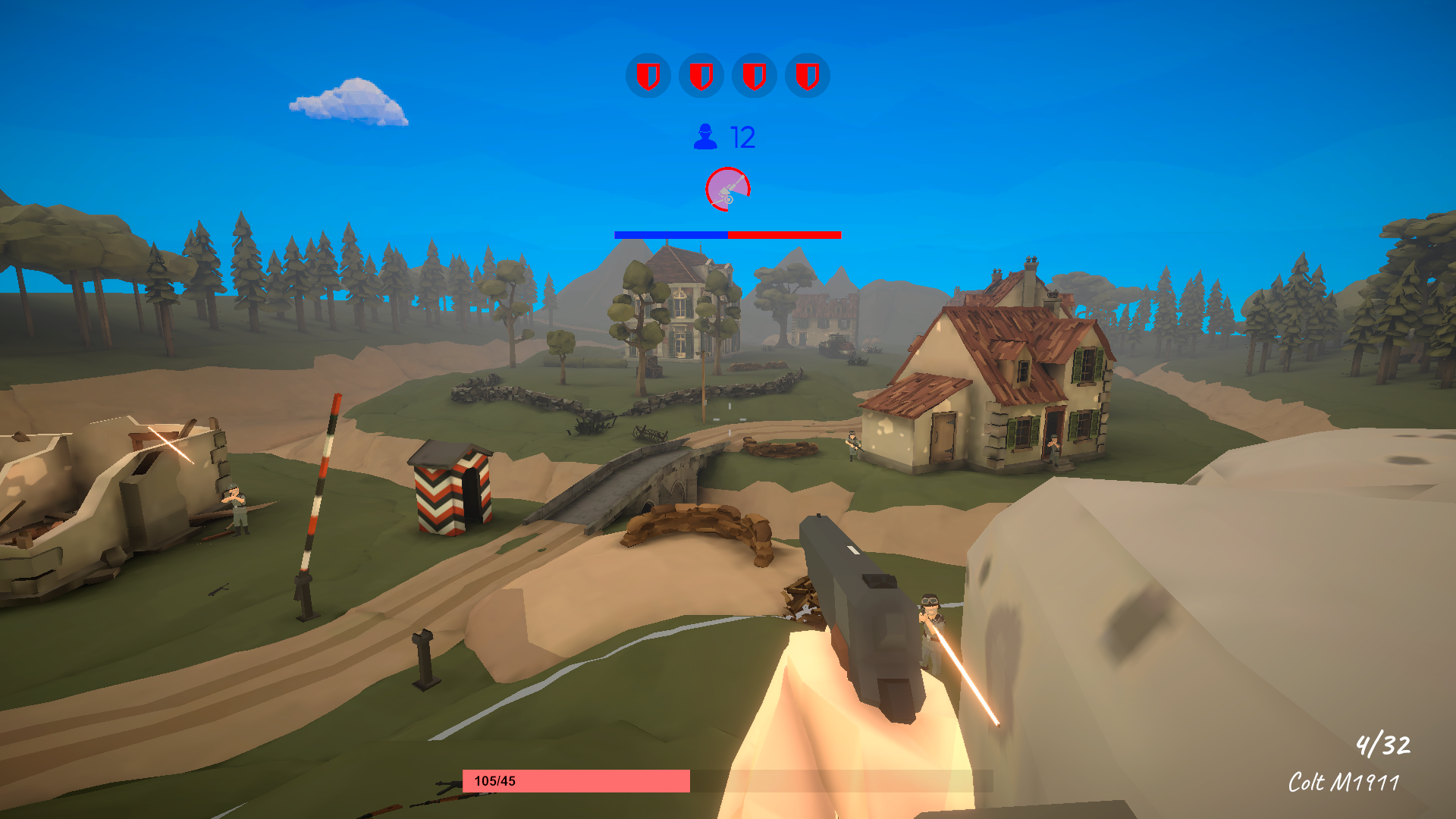
Task: Click the red half of the team score bar
Action: [785, 236]
